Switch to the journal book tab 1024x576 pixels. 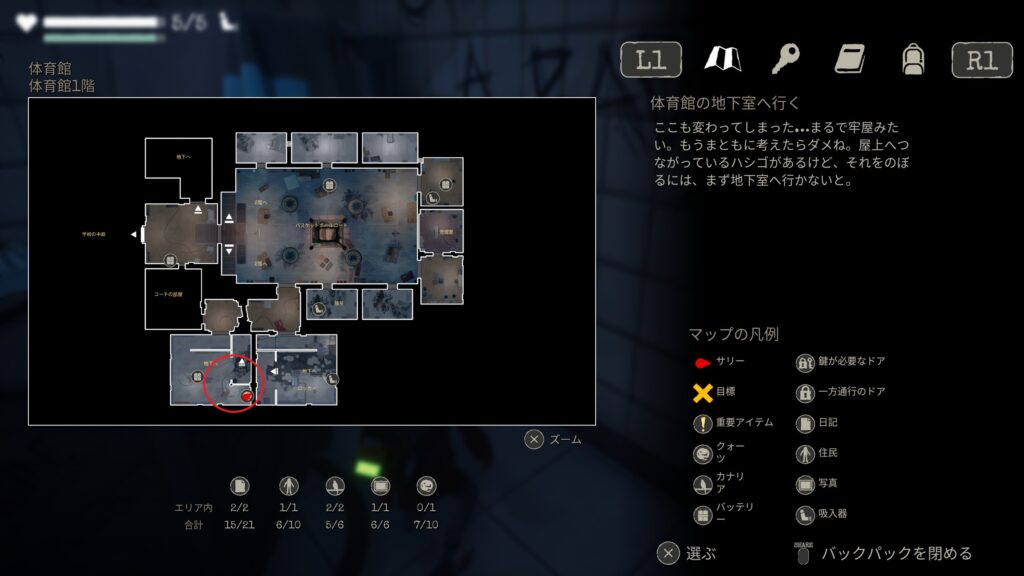(x=849, y=60)
